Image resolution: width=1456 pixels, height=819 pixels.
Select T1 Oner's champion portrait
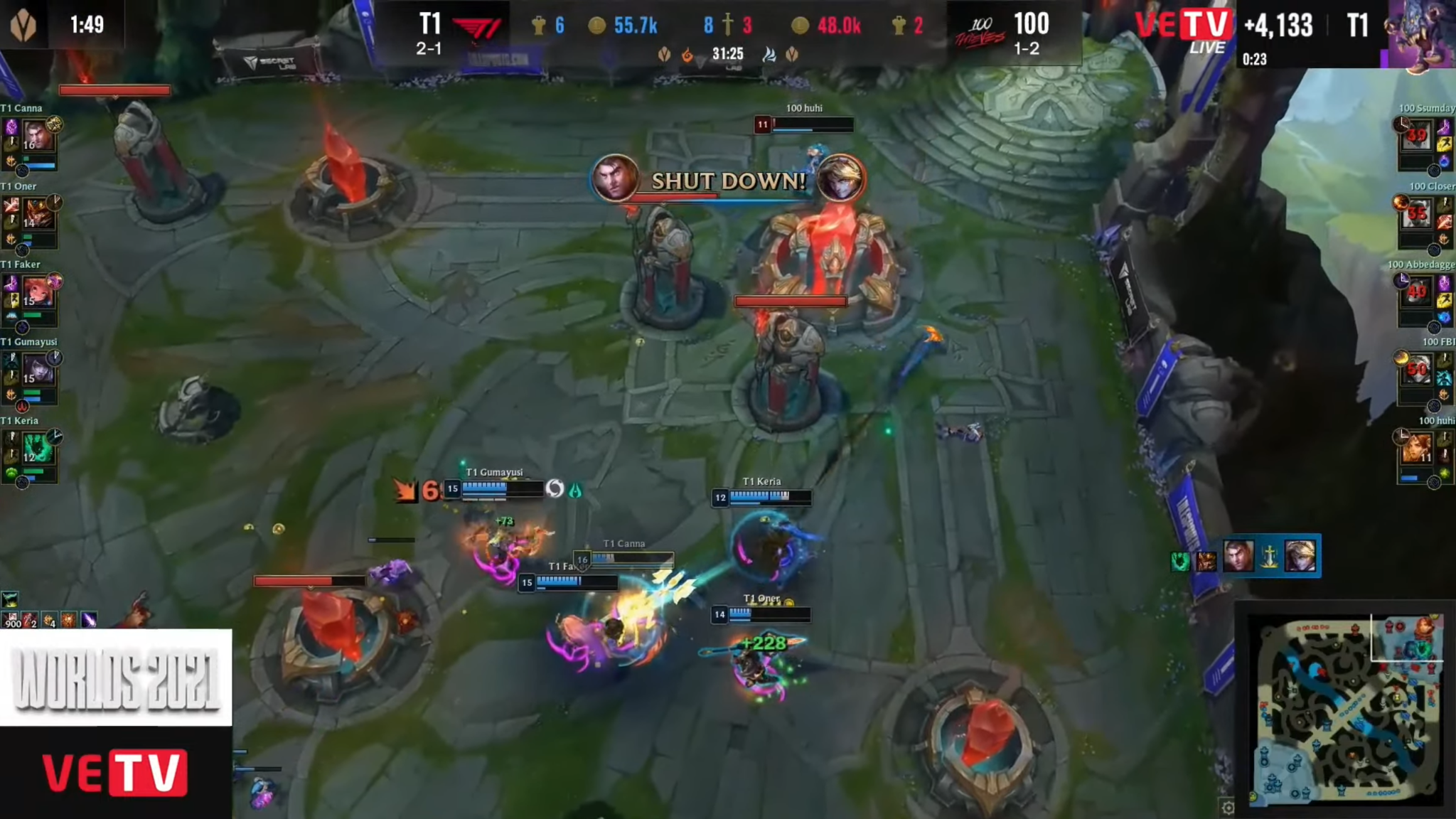38,213
